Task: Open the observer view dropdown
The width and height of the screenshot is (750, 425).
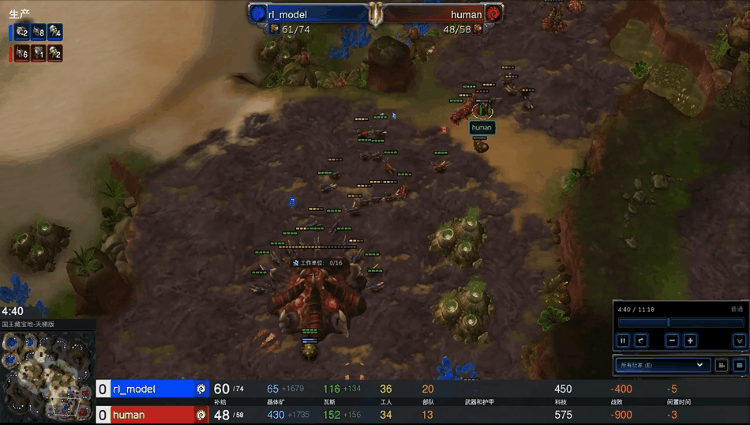Action: pos(661,366)
